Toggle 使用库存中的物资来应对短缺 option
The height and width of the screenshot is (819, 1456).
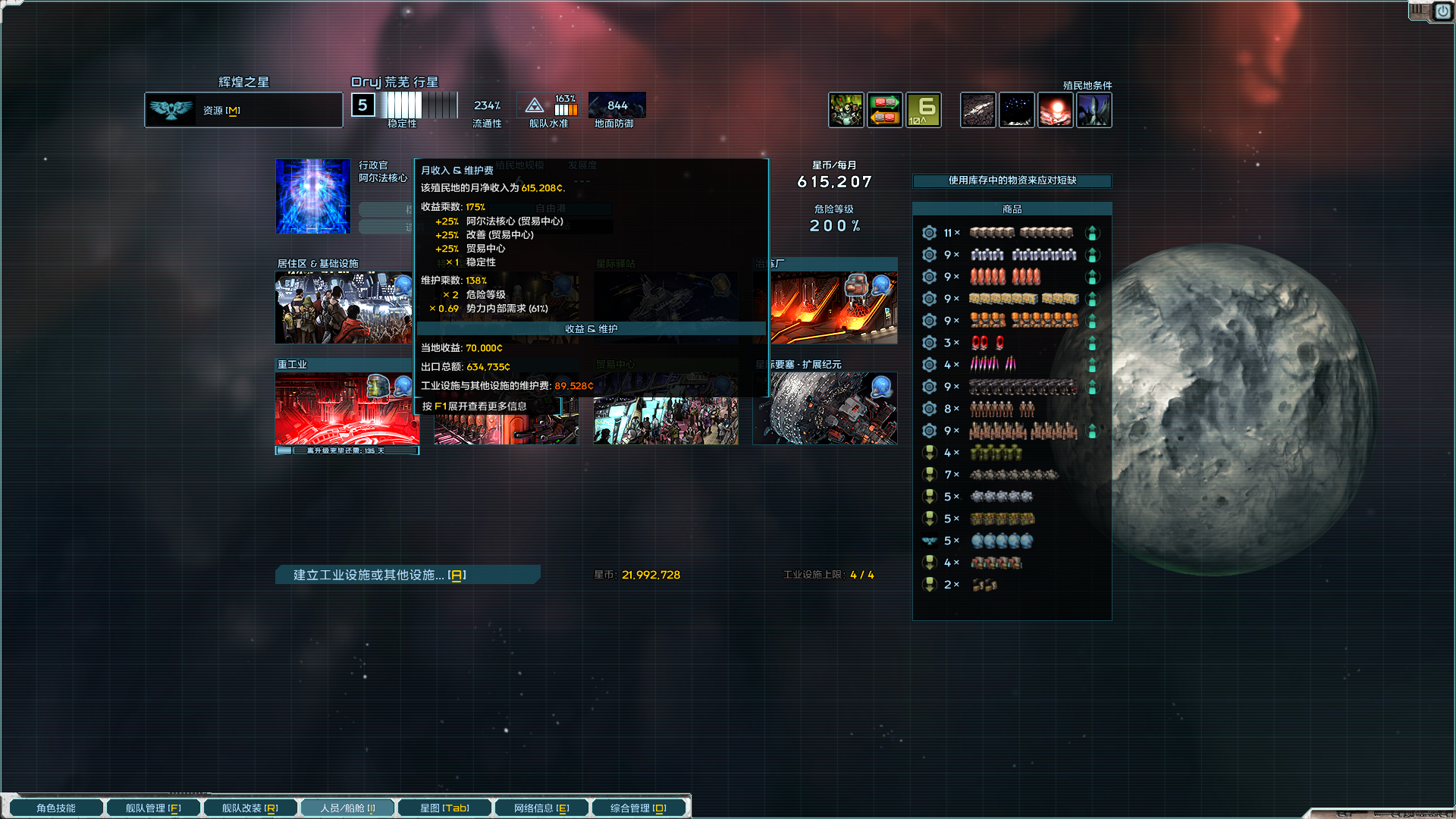[1012, 181]
